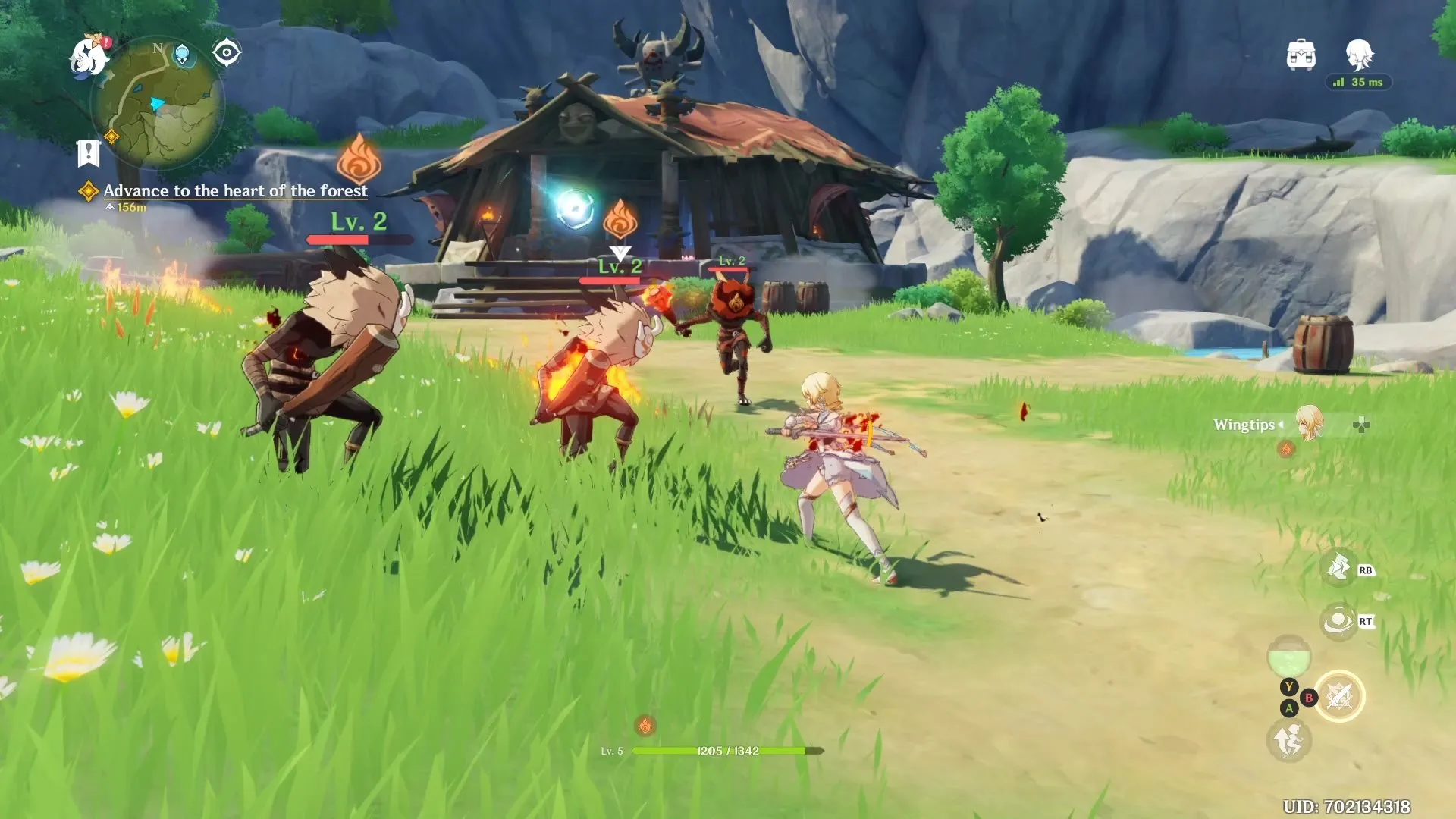Activate the crossed-out elemental burst icon
This screenshot has width=1456, height=819.
1339,696
